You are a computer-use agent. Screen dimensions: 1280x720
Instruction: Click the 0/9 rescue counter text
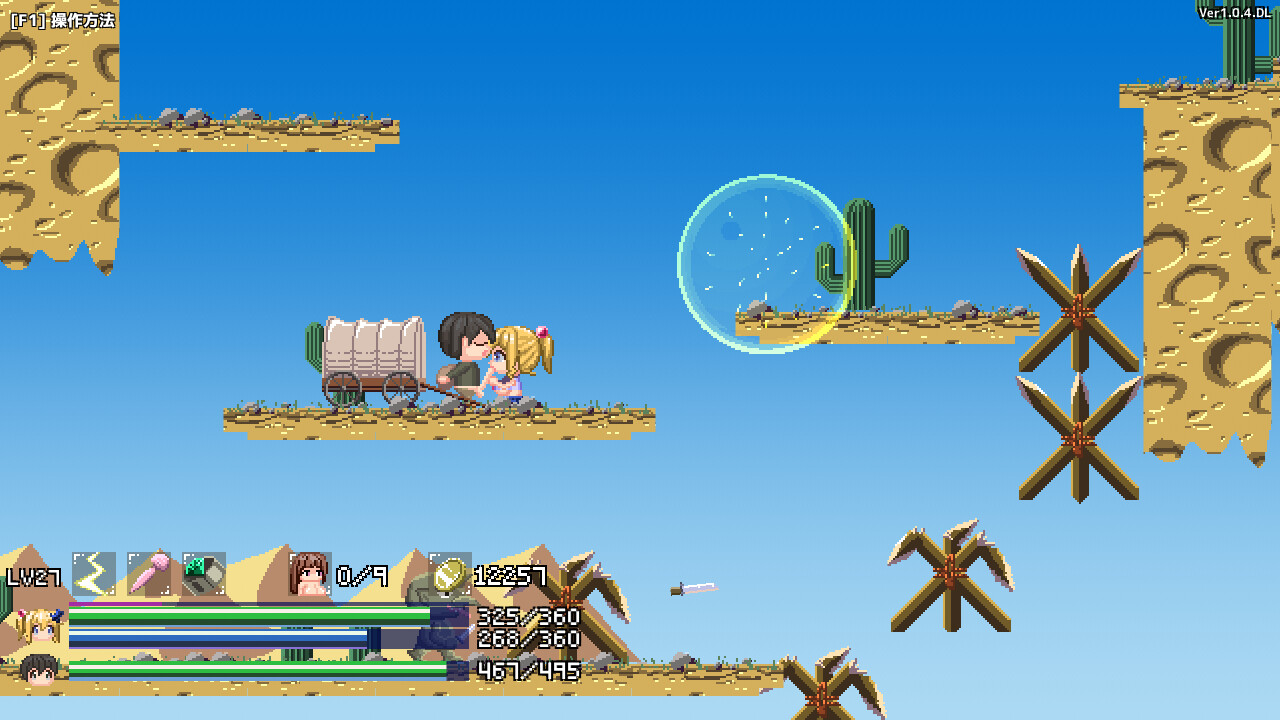[x=362, y=576]
